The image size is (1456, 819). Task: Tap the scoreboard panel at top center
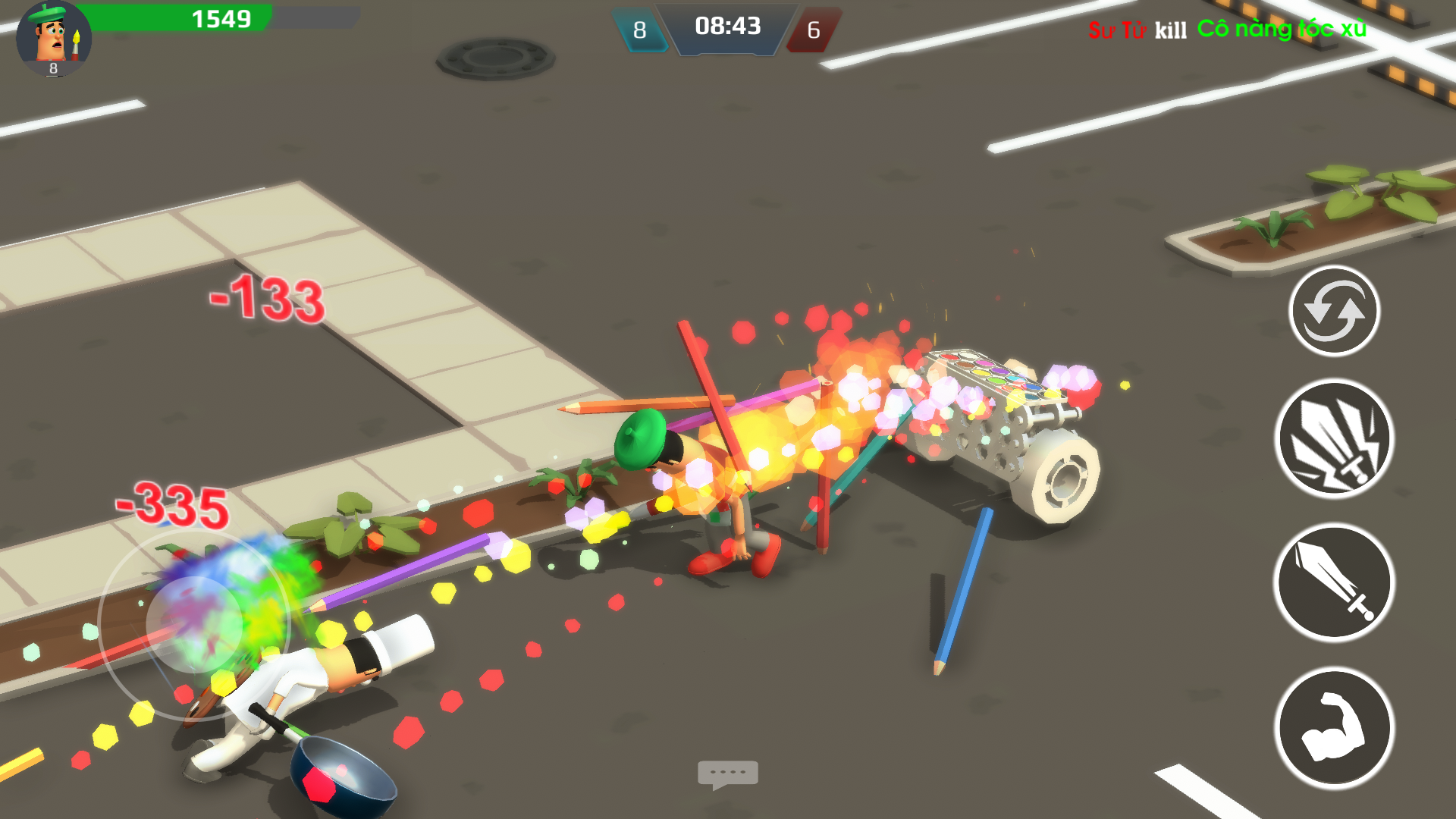point(726,30)
